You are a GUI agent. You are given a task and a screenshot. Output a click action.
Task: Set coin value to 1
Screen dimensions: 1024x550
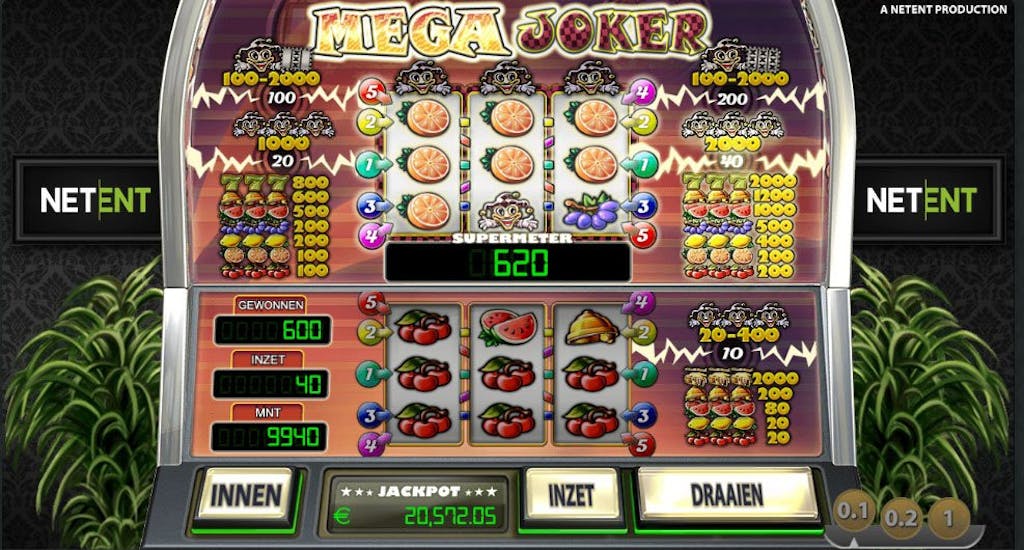click(x=946, y=517)
